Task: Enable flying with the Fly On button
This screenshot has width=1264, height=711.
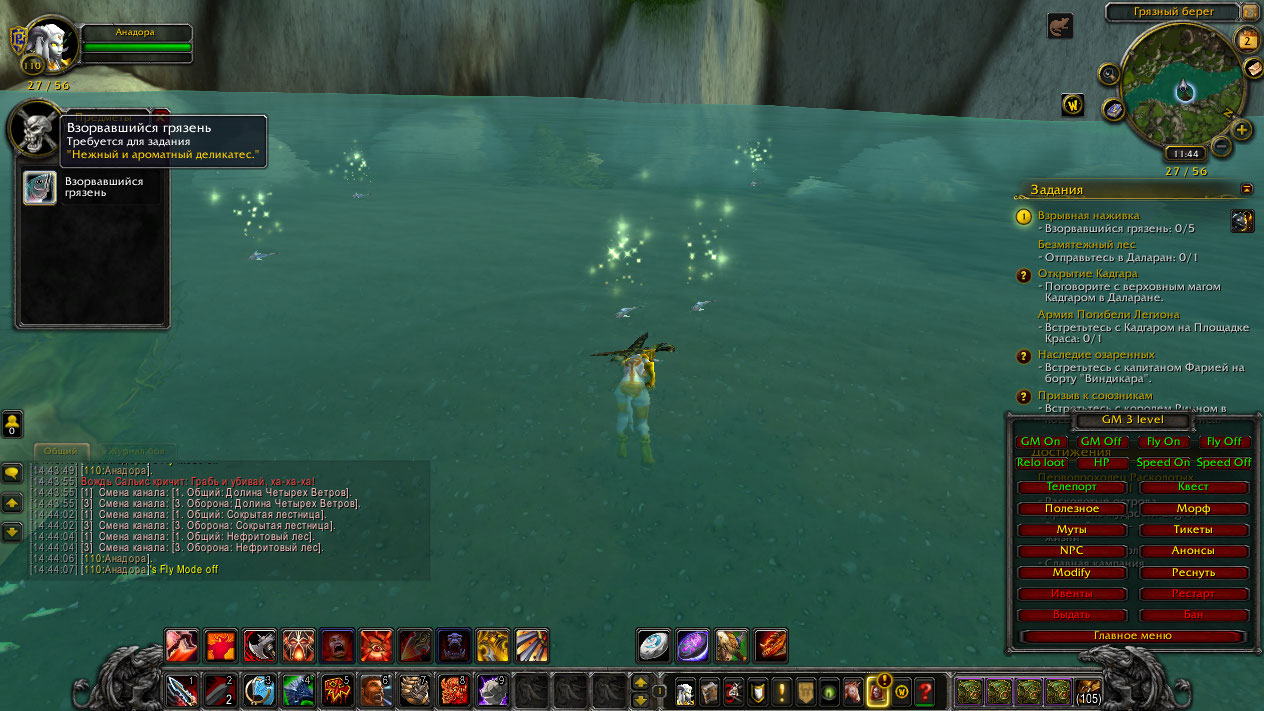Action: 1163,441
